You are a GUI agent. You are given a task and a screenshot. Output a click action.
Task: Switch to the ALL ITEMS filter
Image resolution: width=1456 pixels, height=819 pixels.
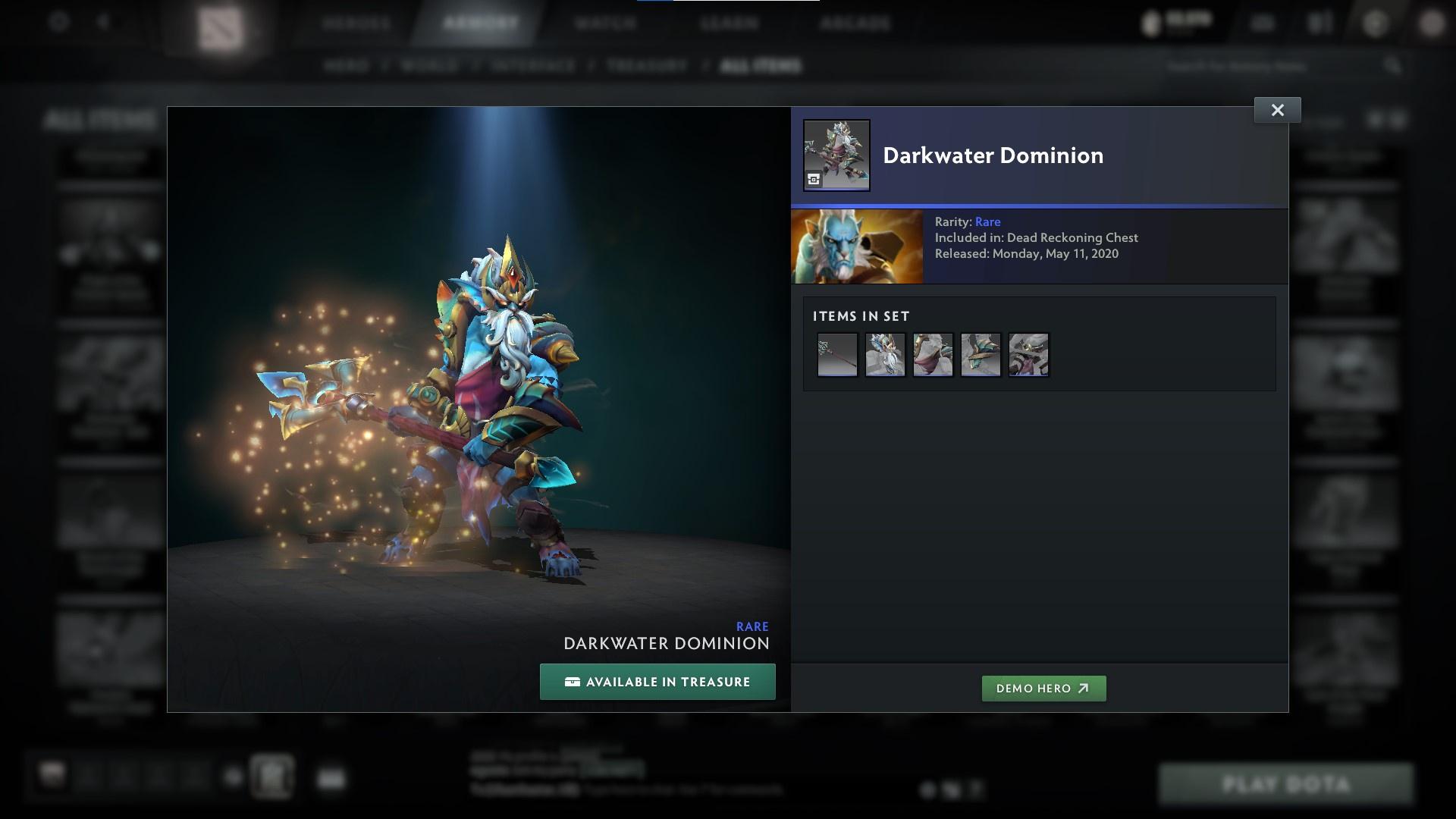(x=761, y=66)
